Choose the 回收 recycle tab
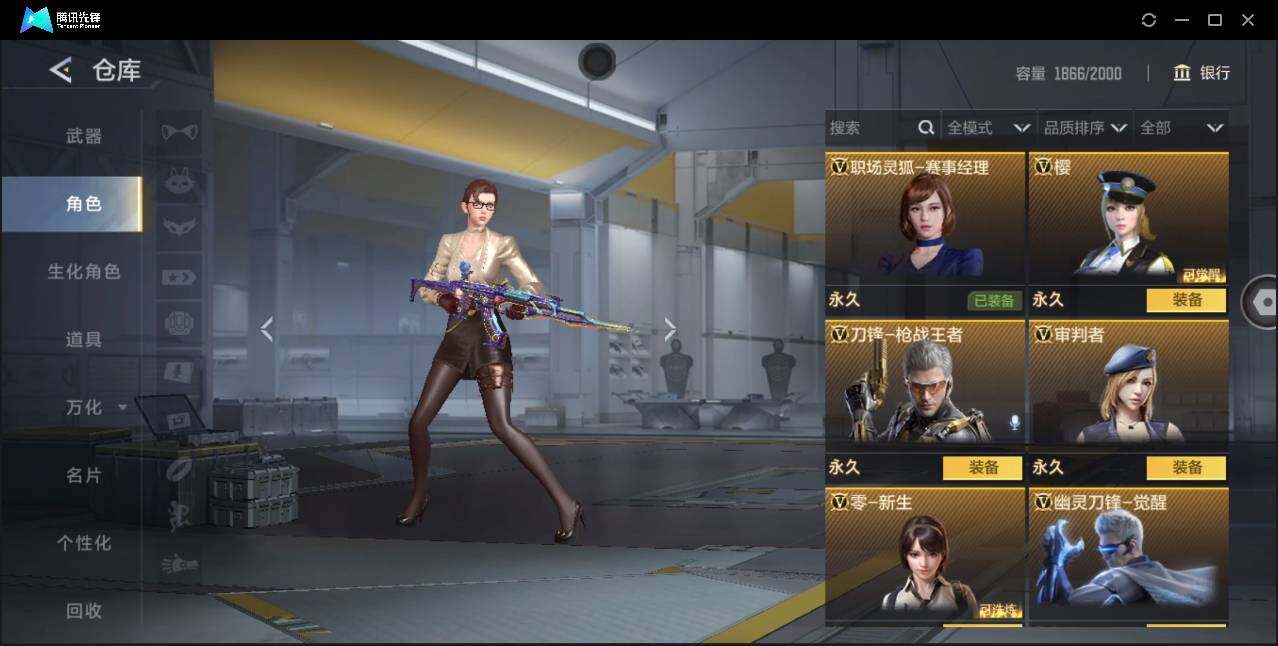1278x646 pixels. [84, 611]
